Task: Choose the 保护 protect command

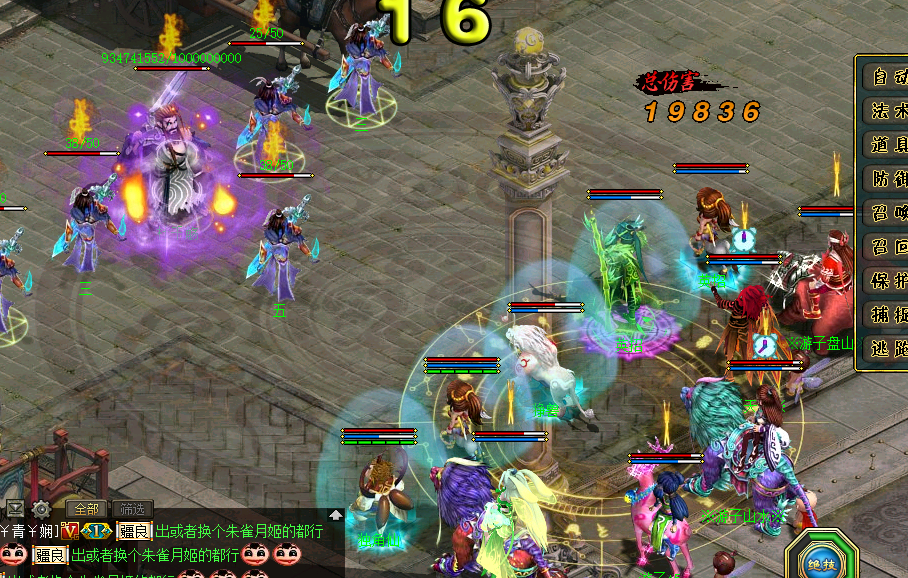Action: [x=886, y=281]
